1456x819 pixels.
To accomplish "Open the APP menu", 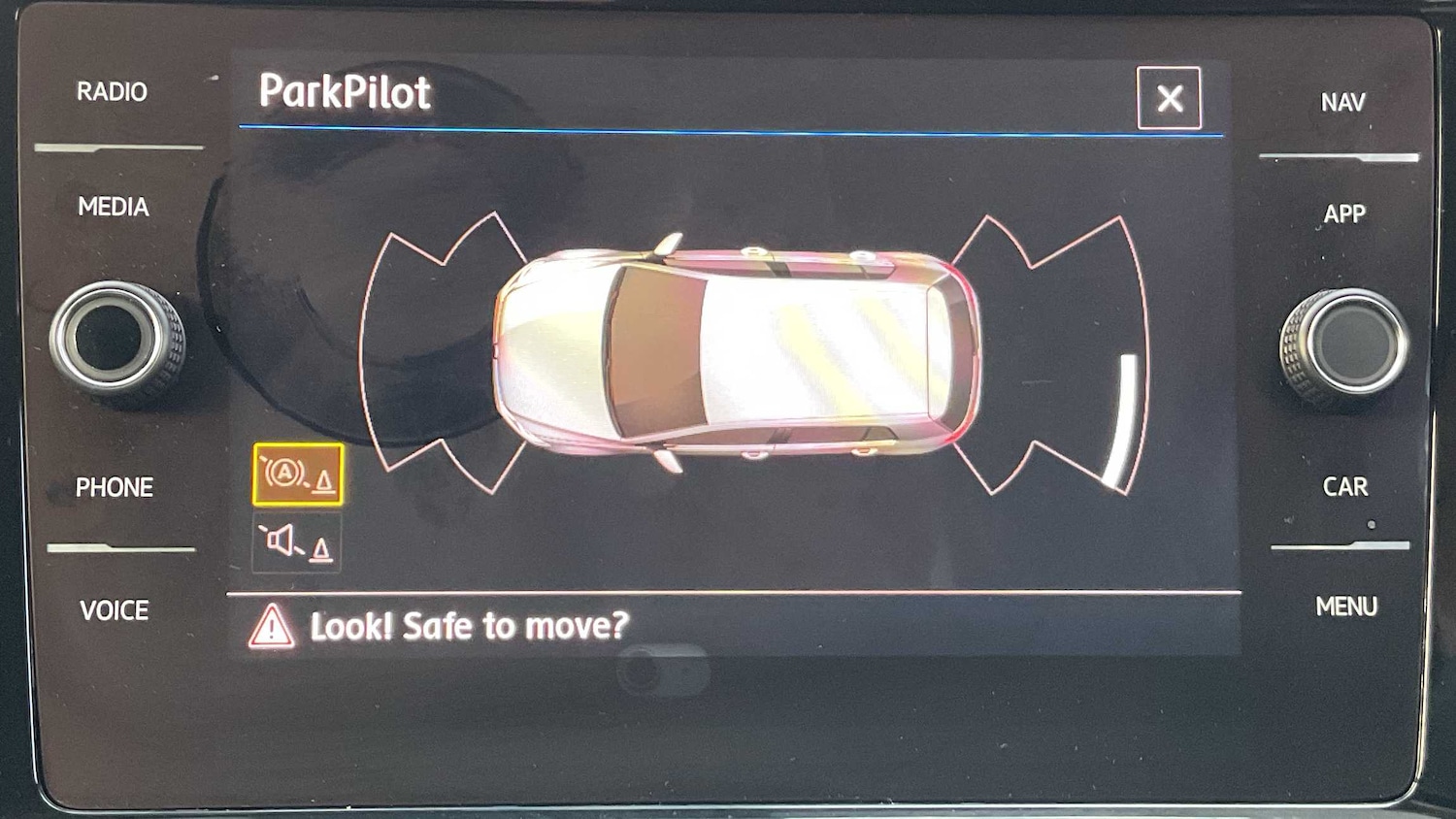I will coord(1344,213).
